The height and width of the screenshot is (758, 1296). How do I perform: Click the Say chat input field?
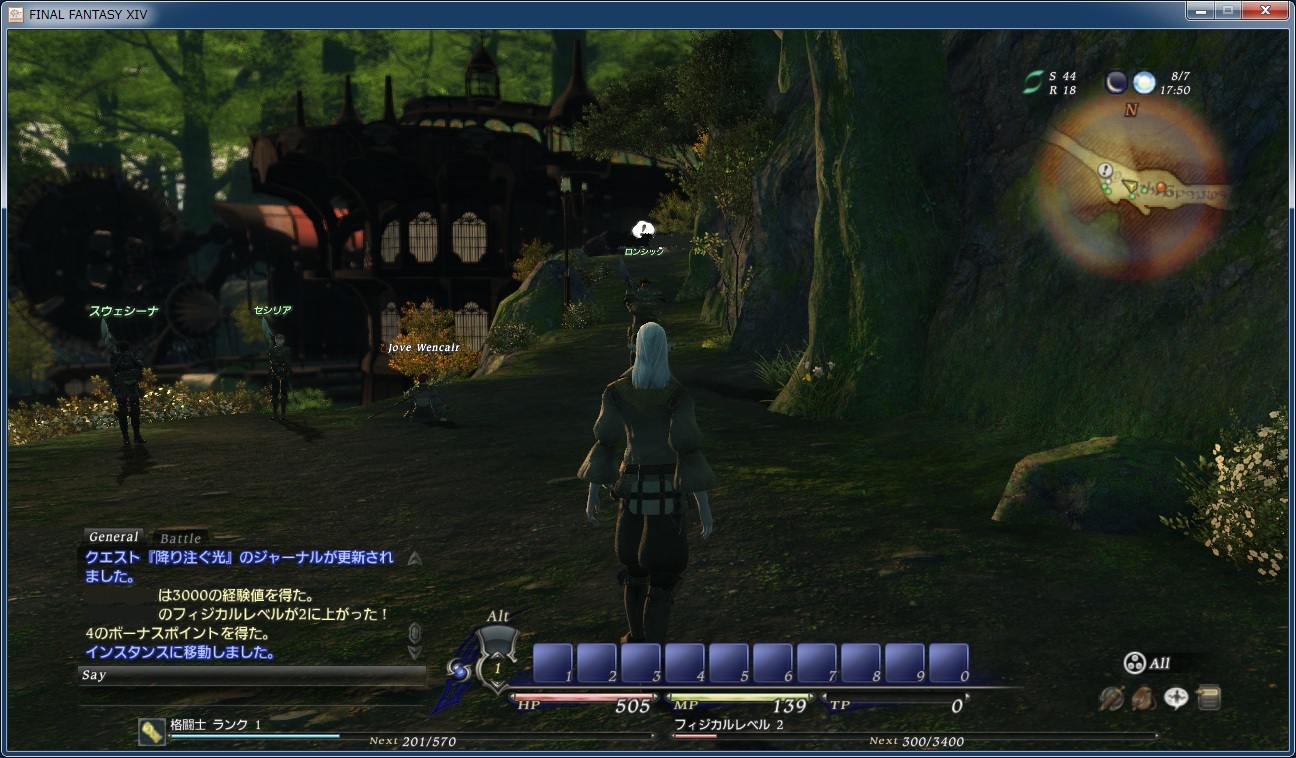(x=252, y=675)
